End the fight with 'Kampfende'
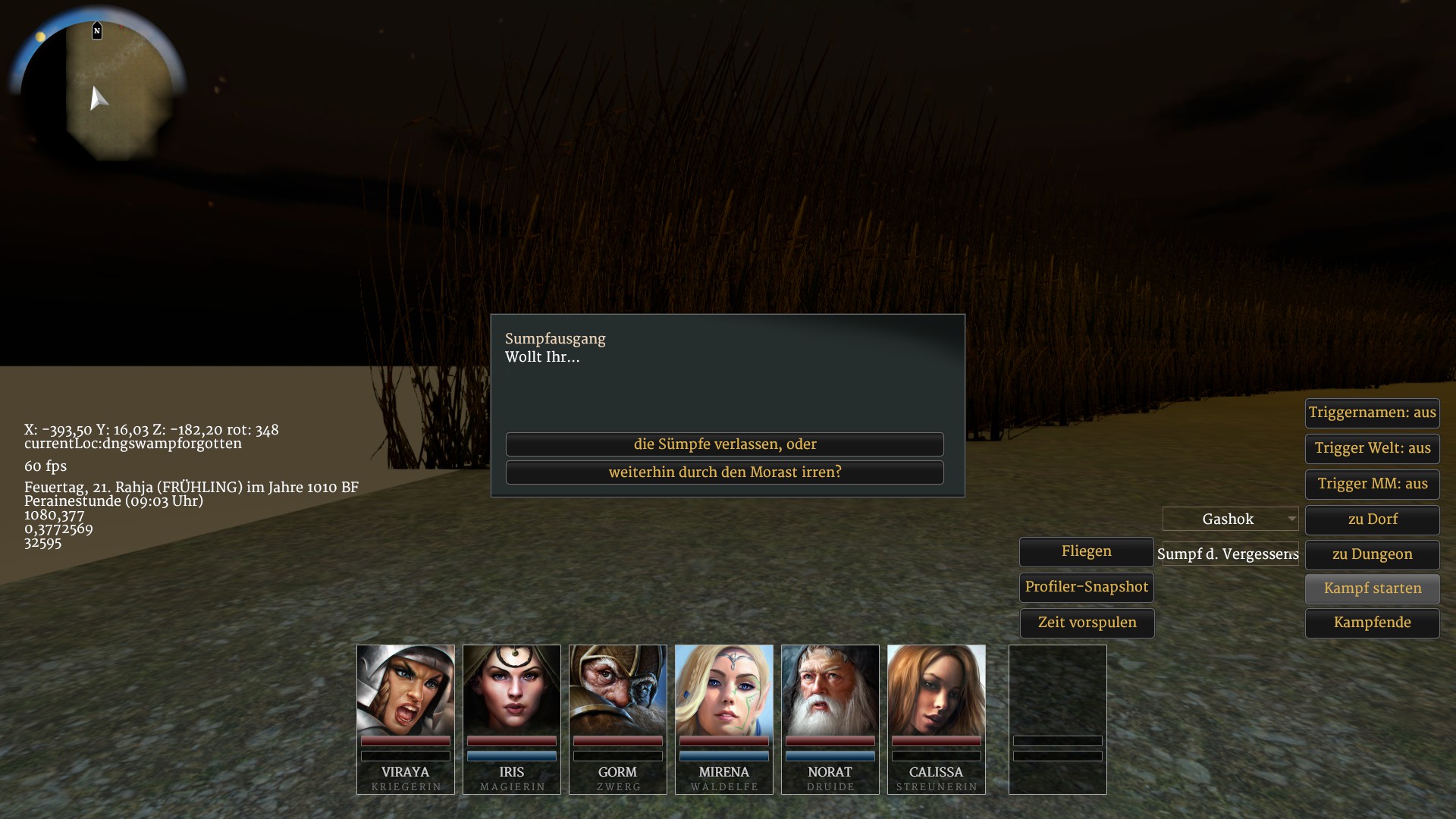 tap(1372, 623)
